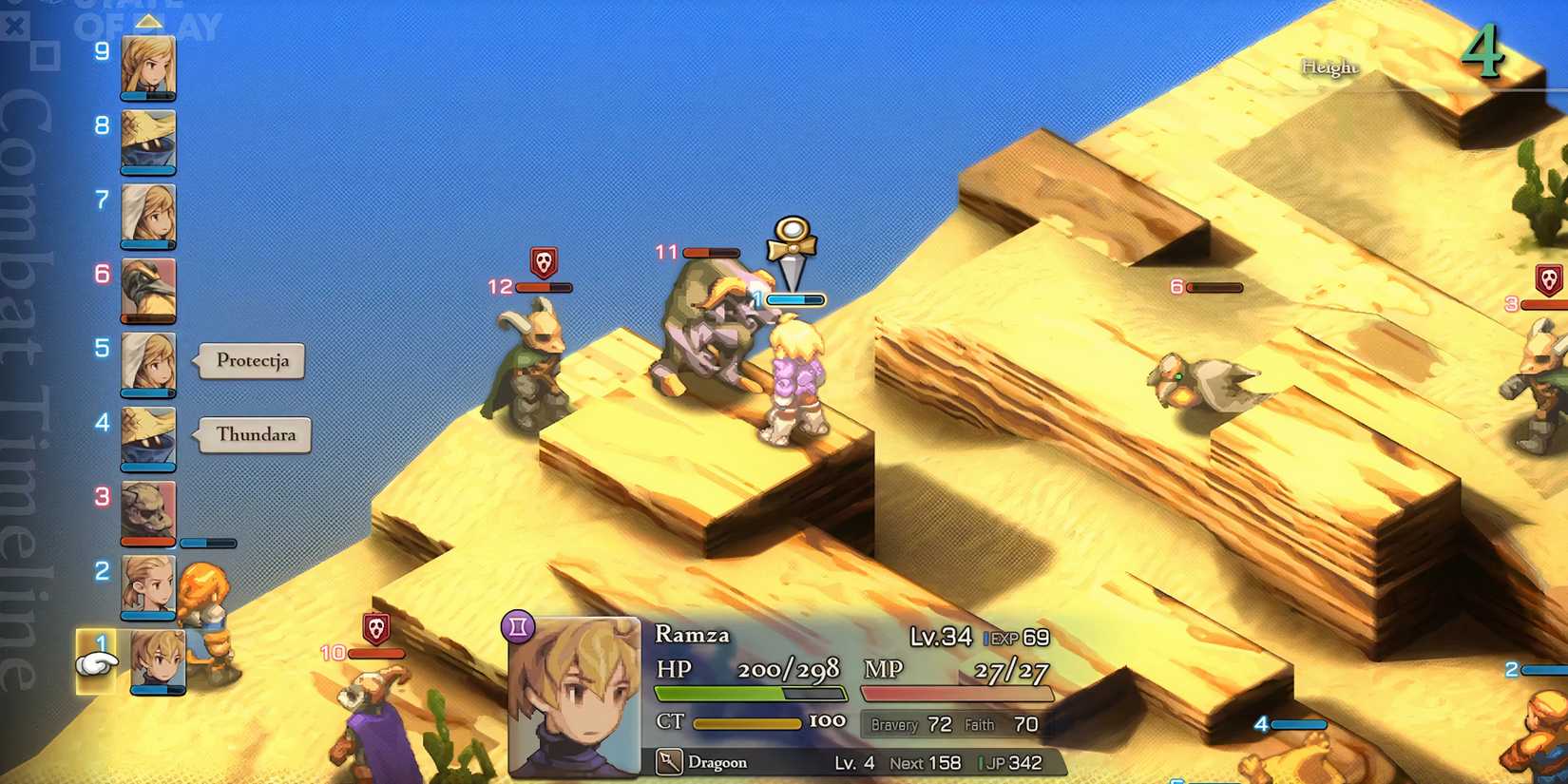Screen dimensions: 1568x784
Task: Select the skull monster portrait at slot 3
Action: pos(147,507)
